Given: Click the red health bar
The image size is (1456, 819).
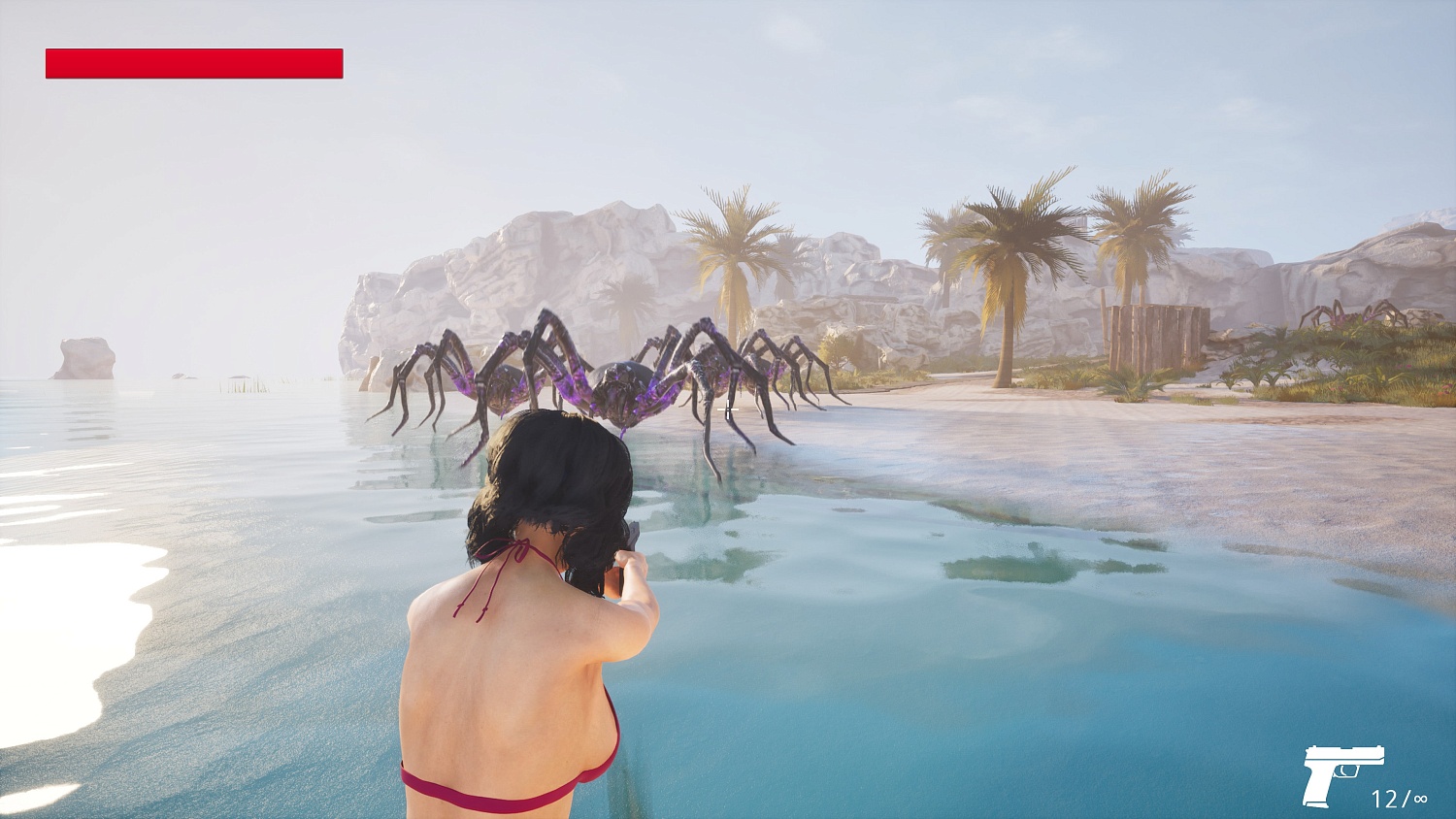Looking at the screenshot, I should (x=192, y=63).
